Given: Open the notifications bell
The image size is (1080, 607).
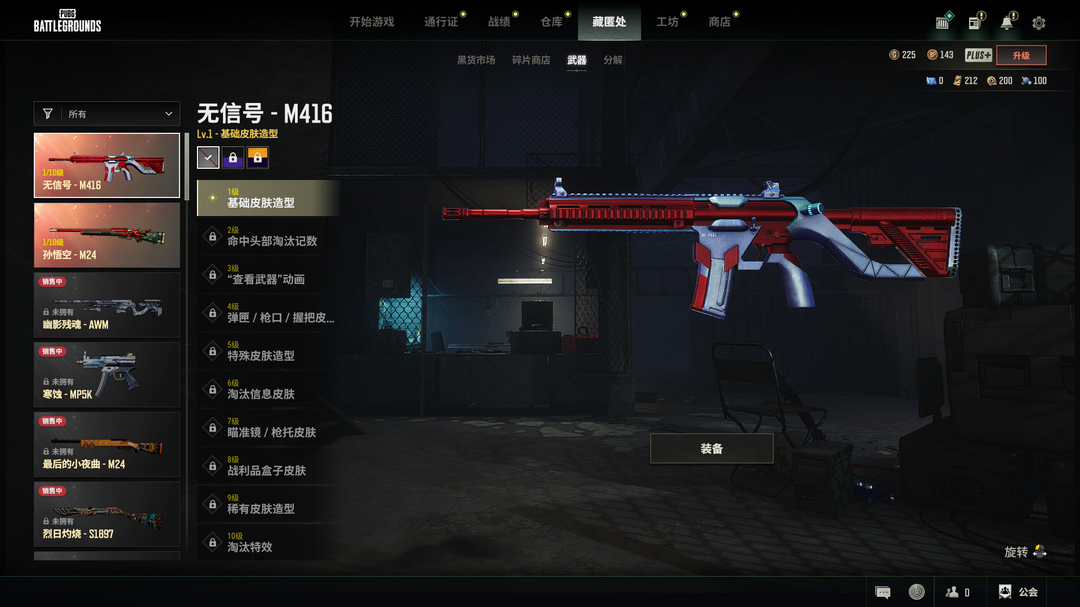Looking at the screenshot, I should pyautogui.click(x=1006, y=23).
